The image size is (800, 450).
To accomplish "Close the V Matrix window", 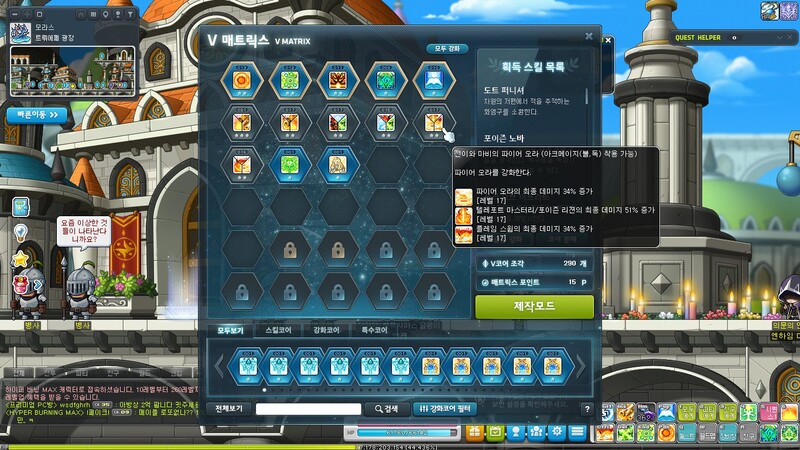I will coord(589,37).
